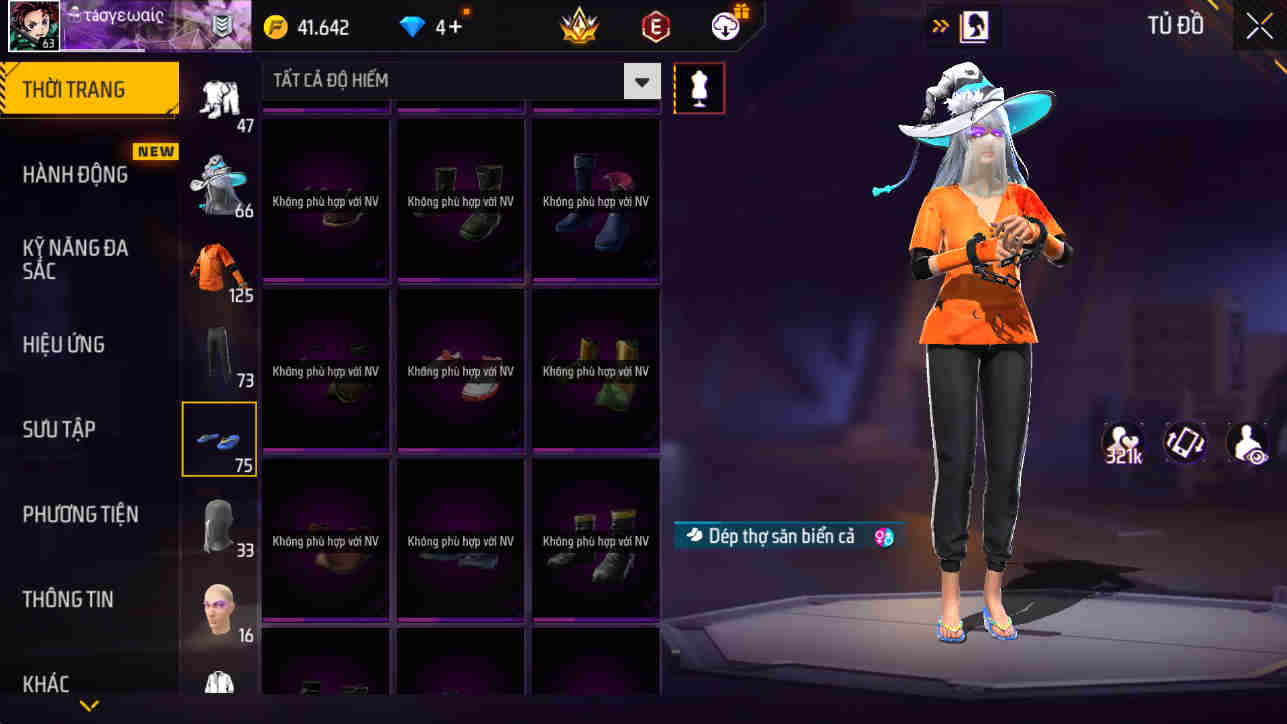Collapse the panel using the double chevron arrows
The image size is (1287, 724).
938,26
